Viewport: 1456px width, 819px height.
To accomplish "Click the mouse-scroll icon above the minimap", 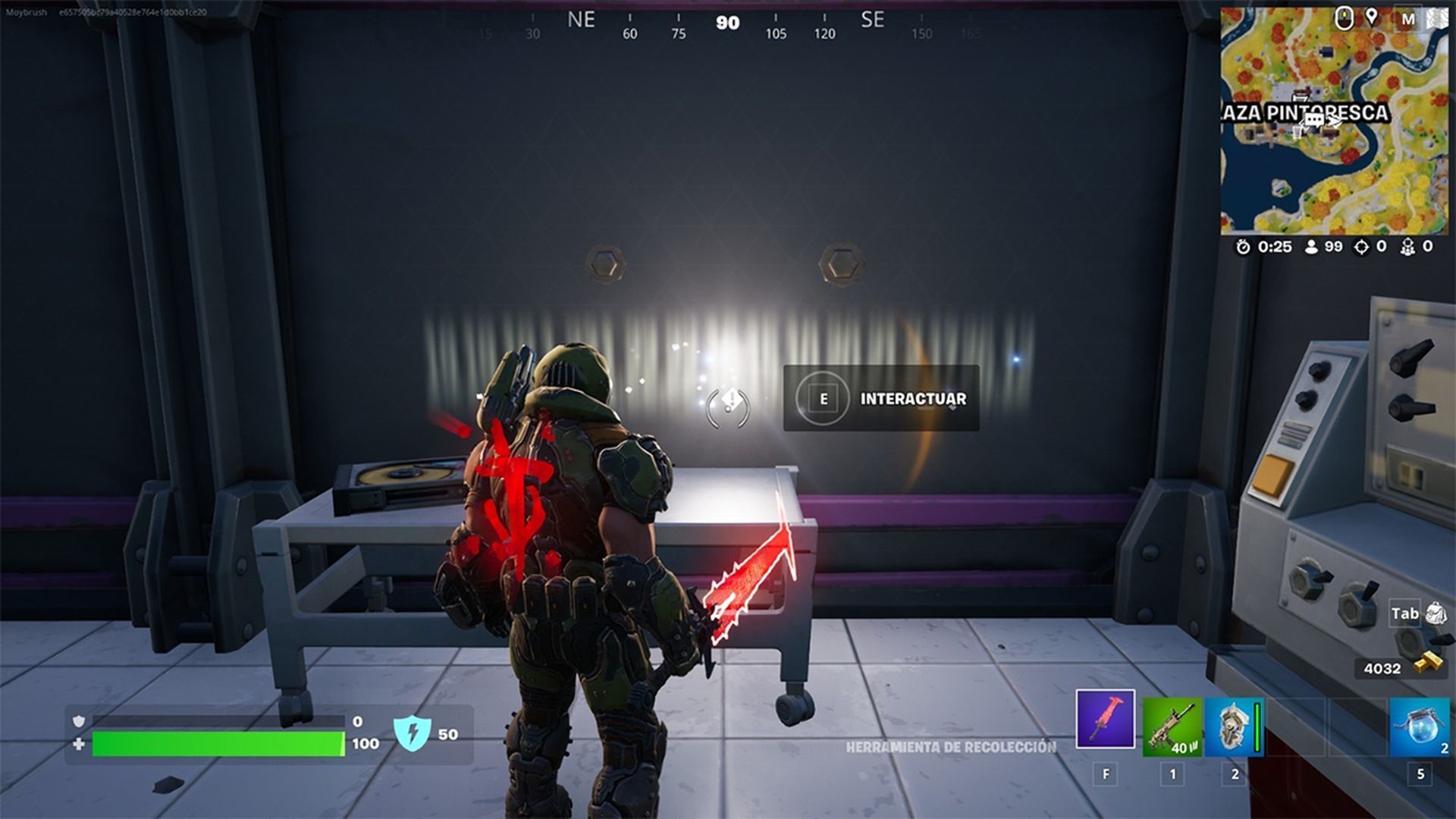I will [1344, 17].
